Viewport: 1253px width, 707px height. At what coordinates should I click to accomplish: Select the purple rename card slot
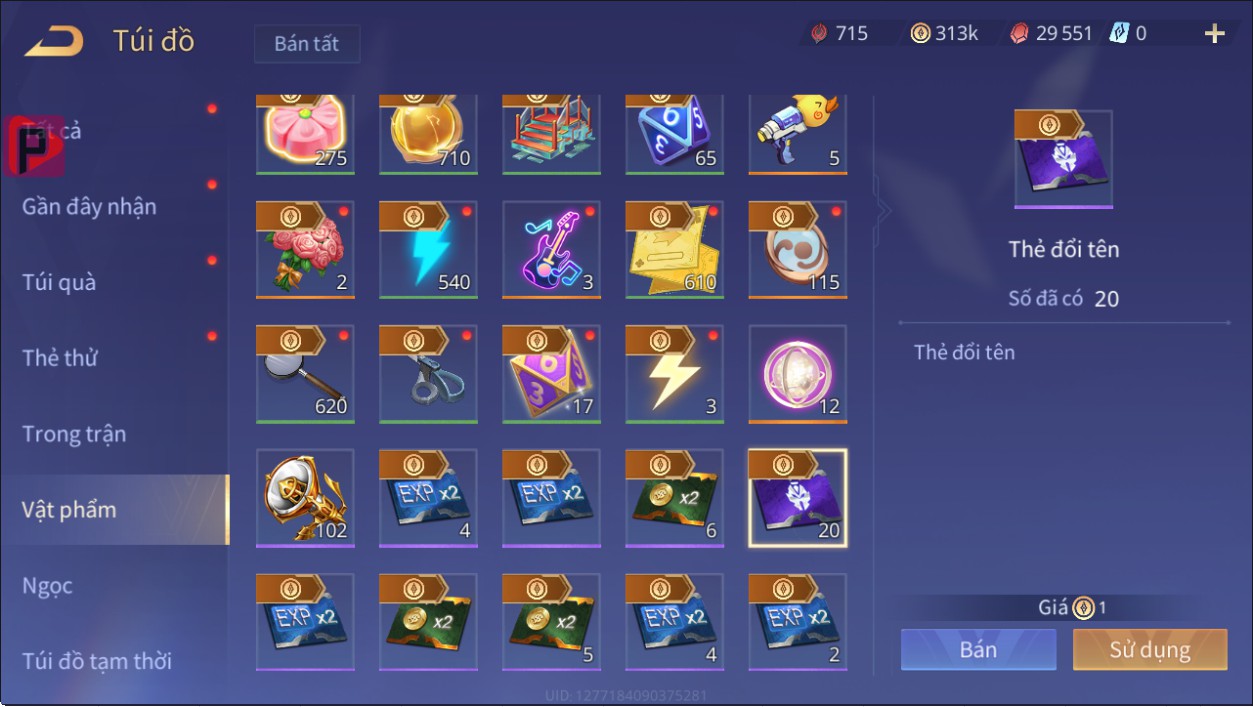tap(797, 498)
